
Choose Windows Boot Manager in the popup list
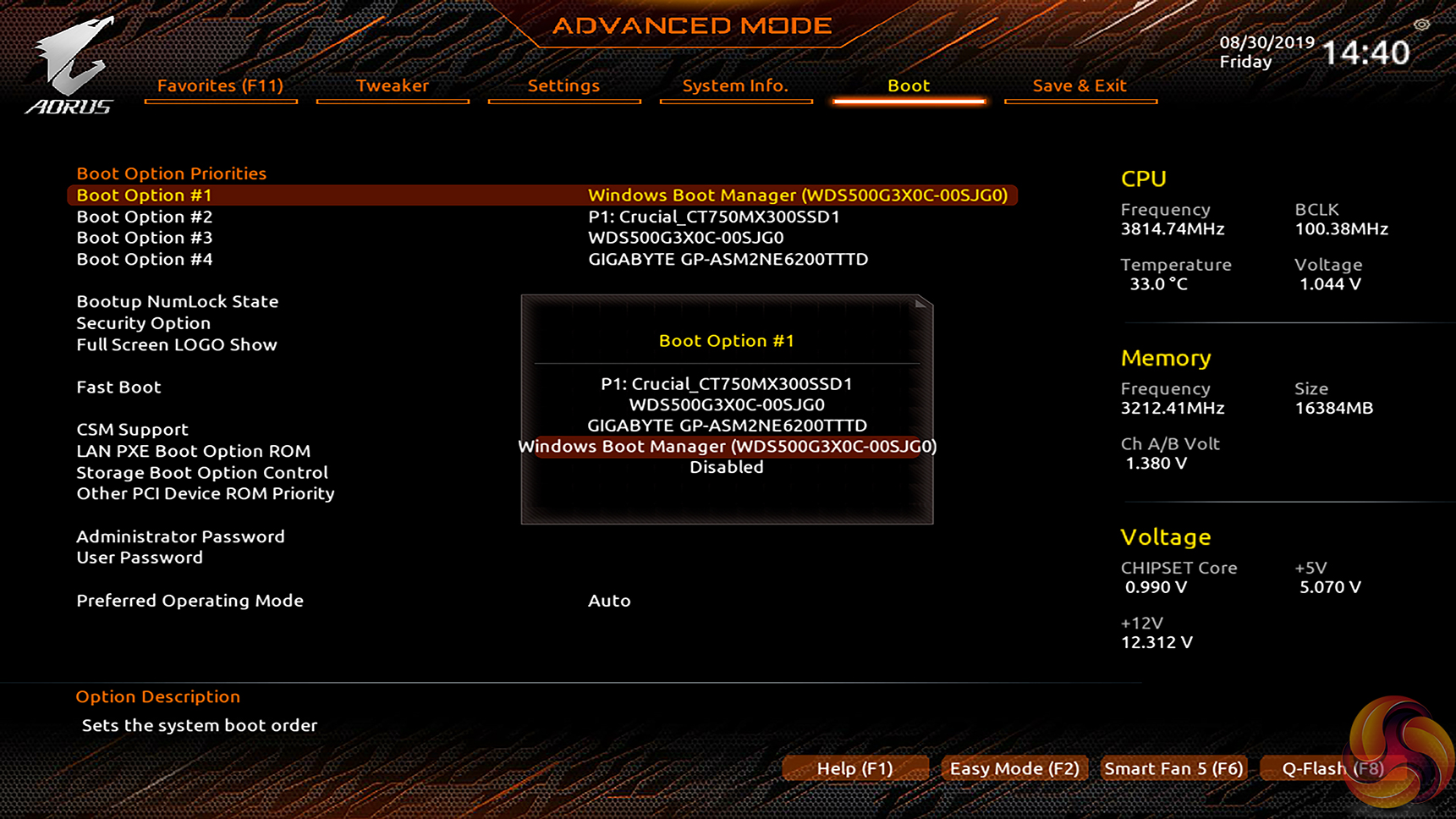point(726,447)
